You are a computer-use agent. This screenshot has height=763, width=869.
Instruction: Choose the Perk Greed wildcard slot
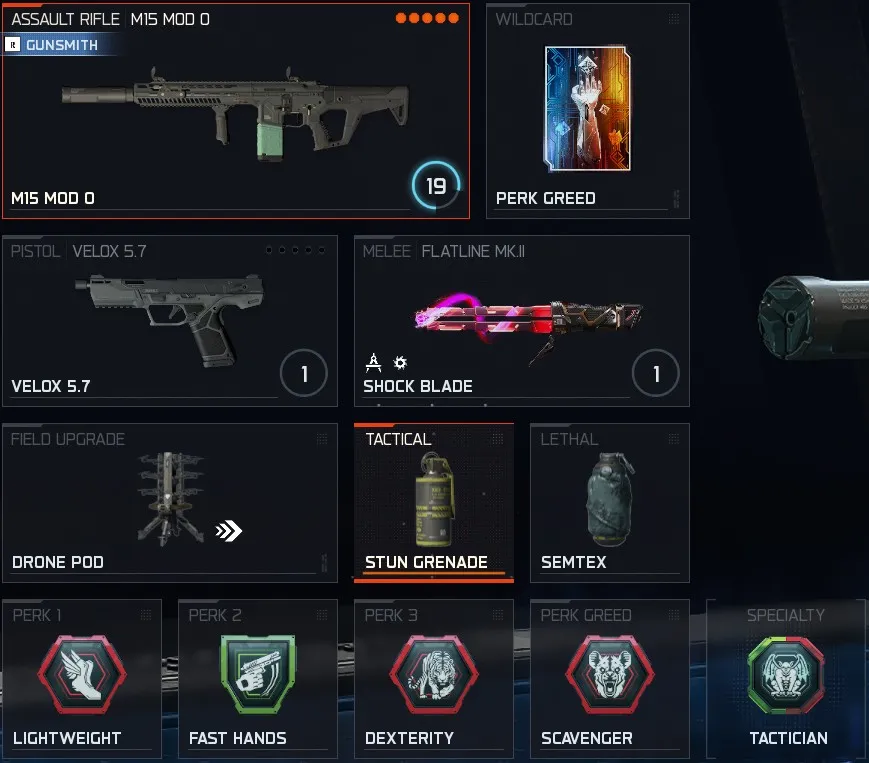coord(587,110)
